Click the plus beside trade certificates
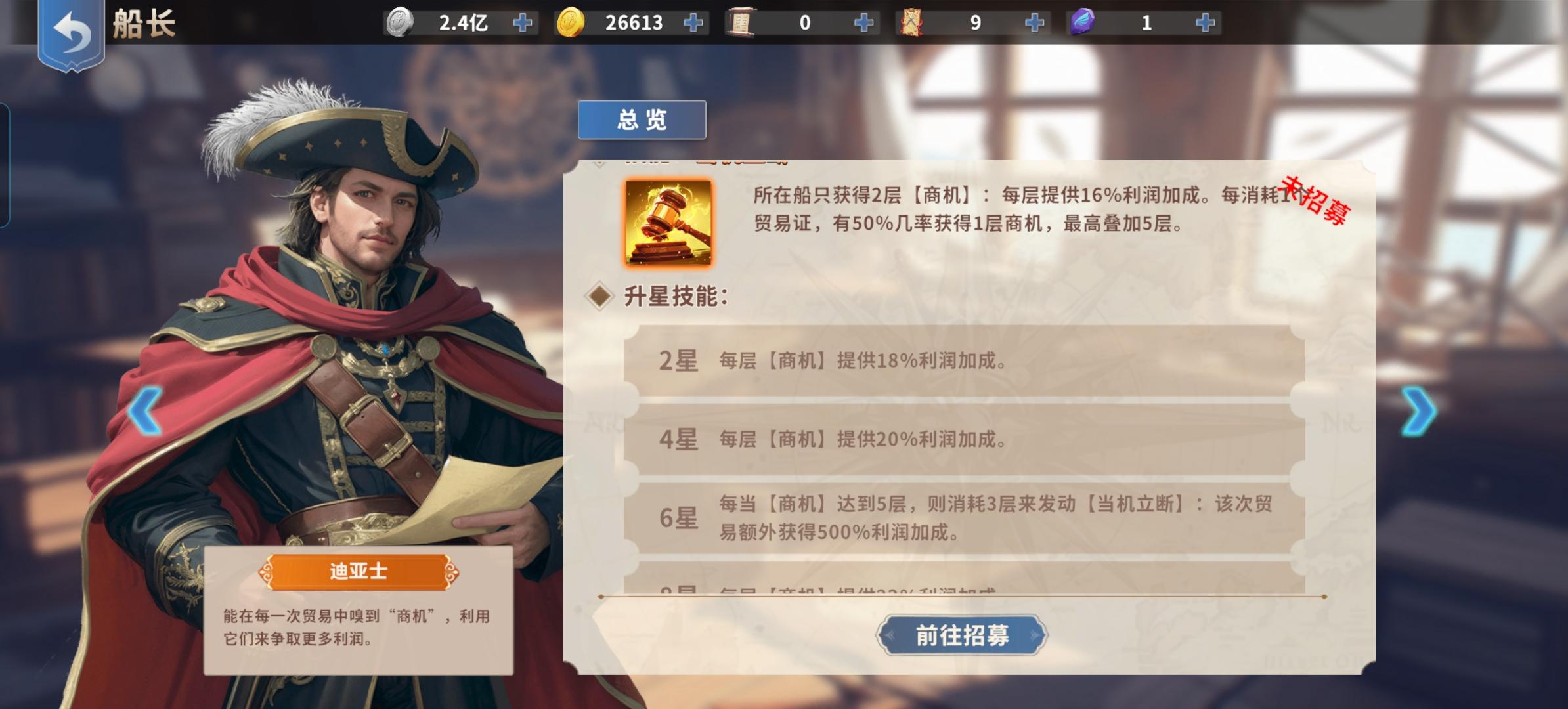 1034,22
